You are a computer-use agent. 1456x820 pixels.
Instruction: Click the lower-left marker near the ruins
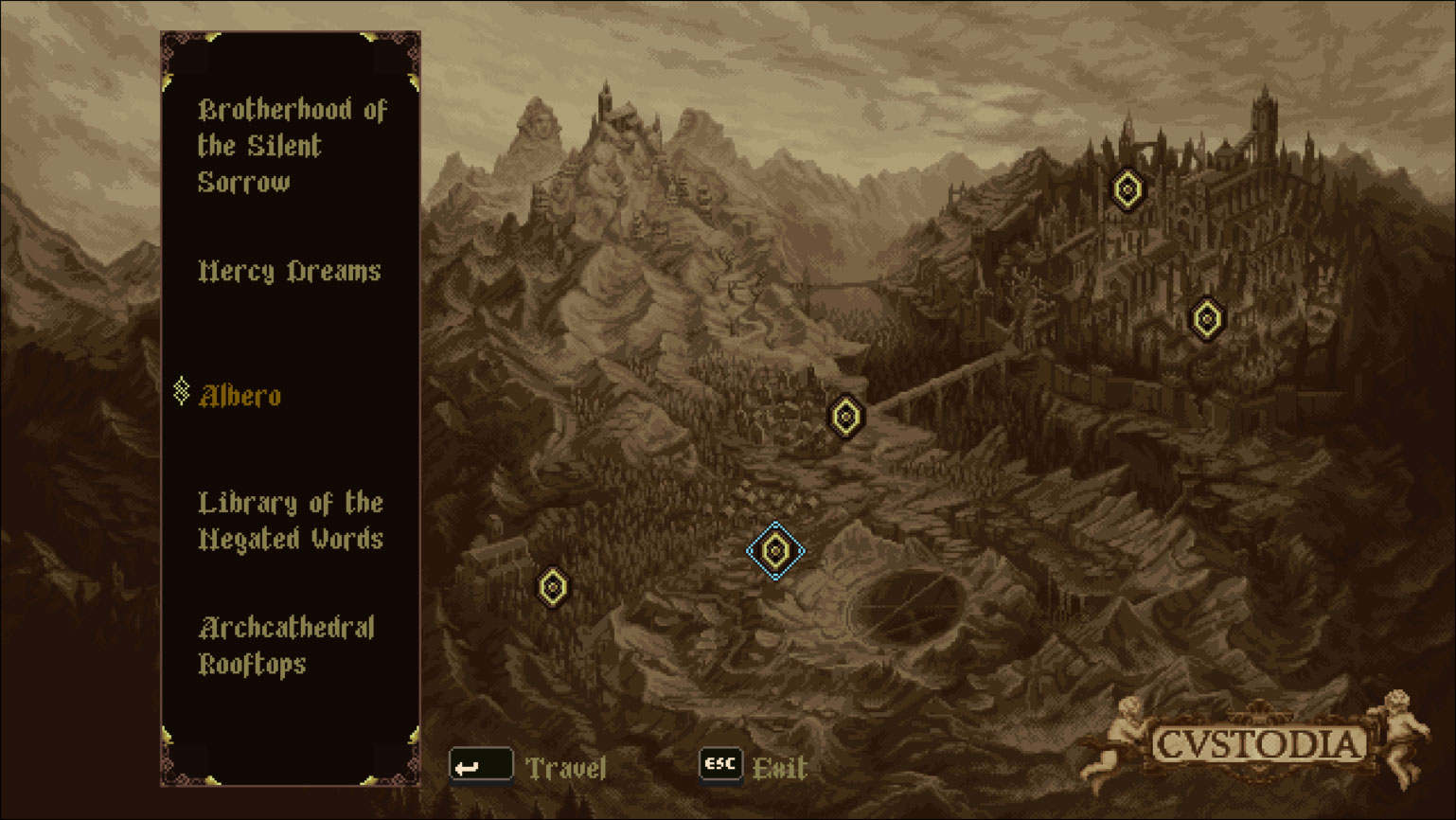pyautogui.click(x=552, y=586)
